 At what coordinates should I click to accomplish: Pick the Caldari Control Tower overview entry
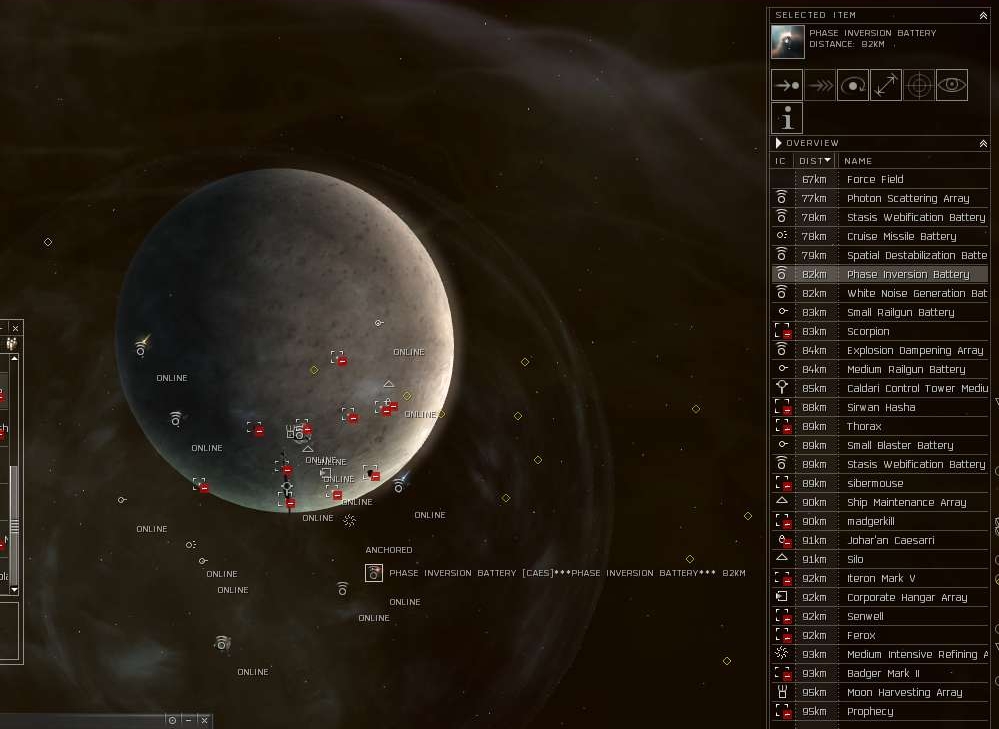(917, 389)
